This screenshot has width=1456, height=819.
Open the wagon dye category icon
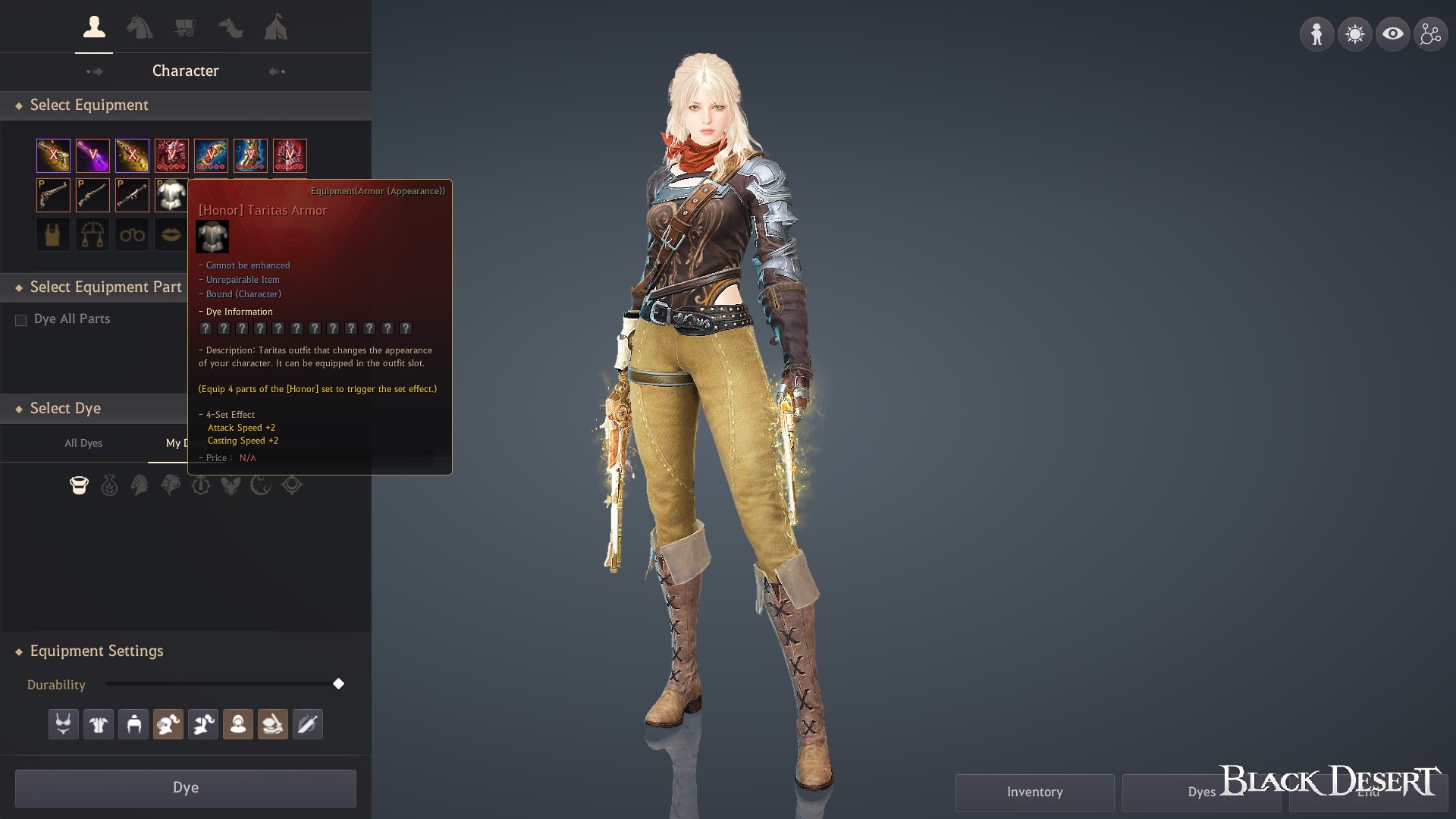pyautogui.click(x=186, y=27)
